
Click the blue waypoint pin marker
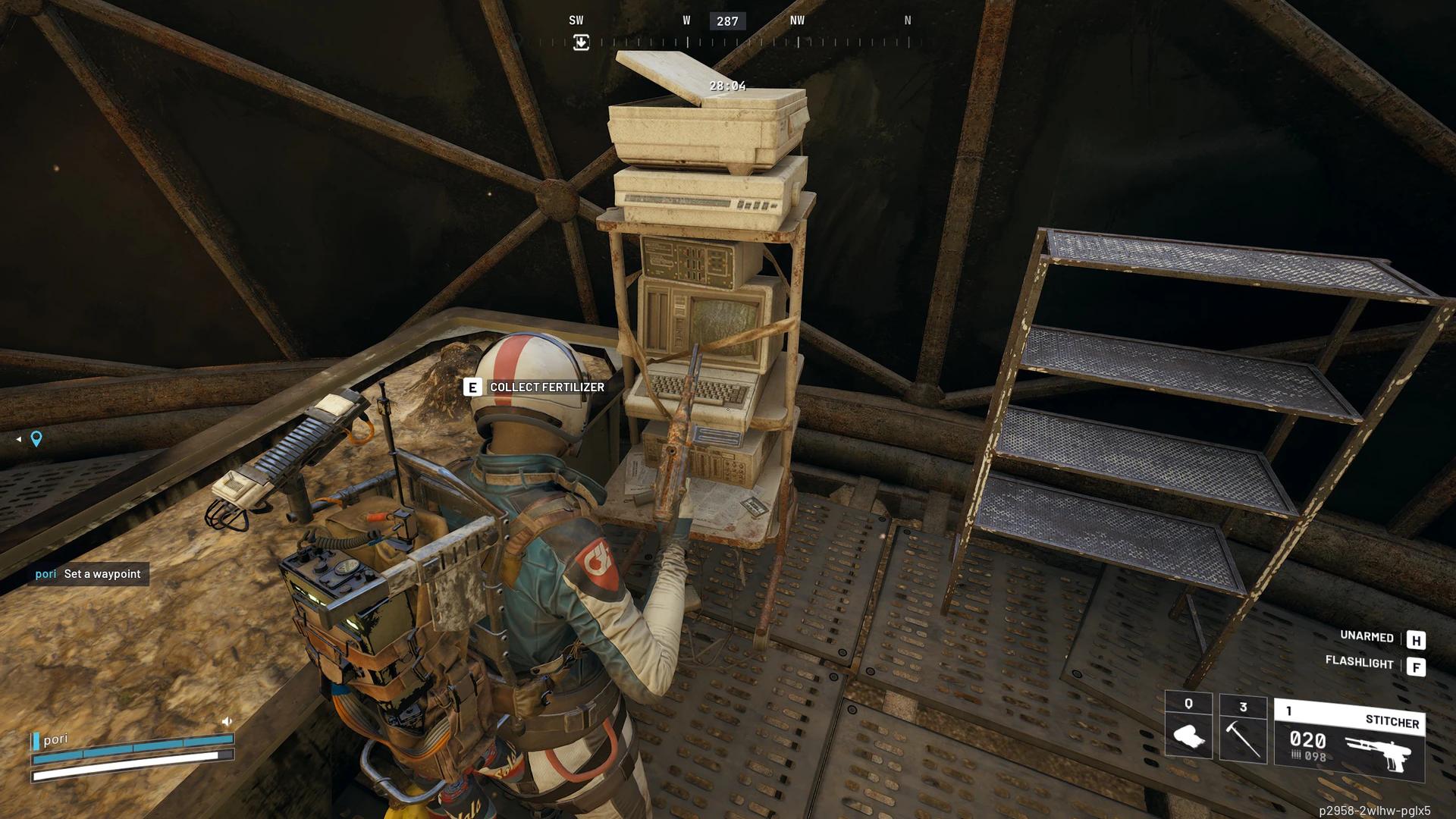coord(36,438)
